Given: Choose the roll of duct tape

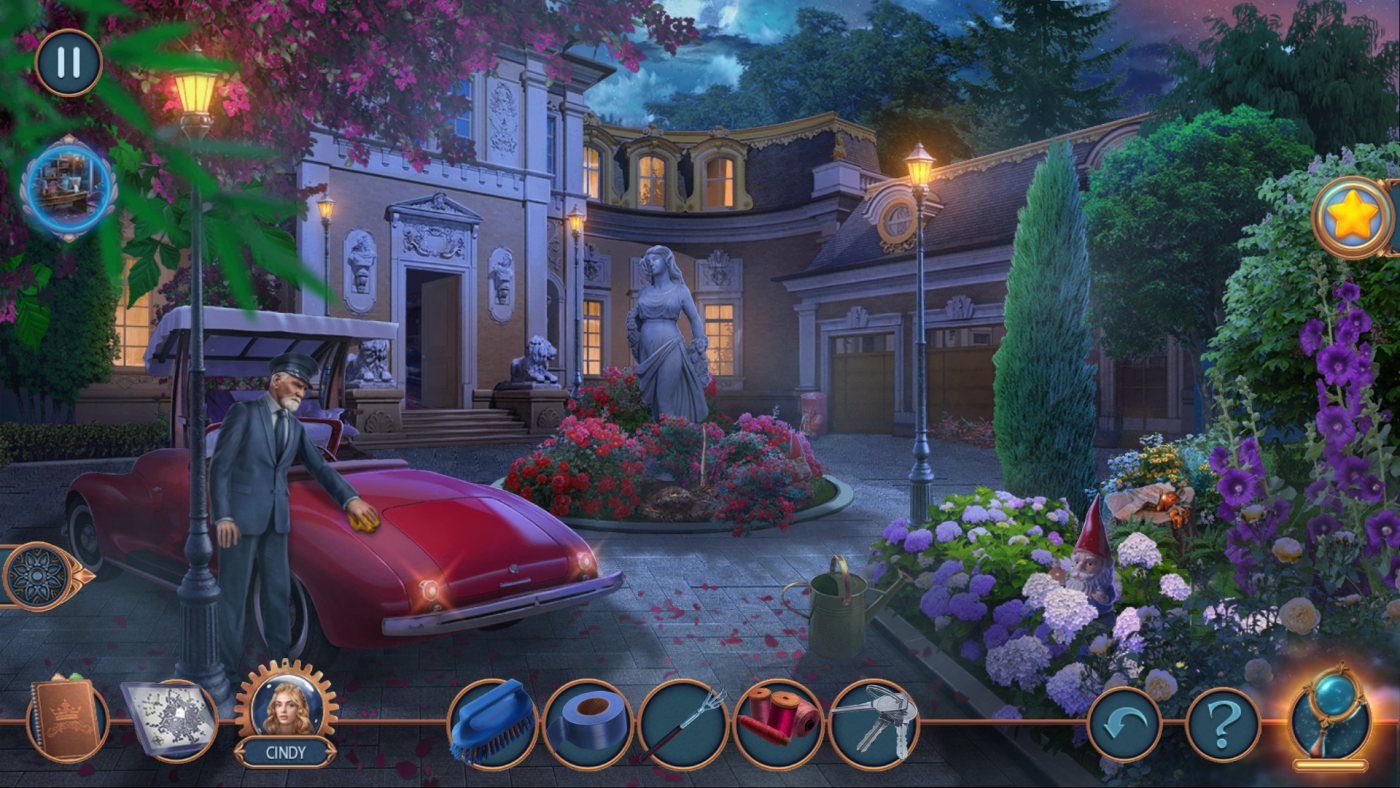Looking at the screenshot, I should [x=588, y=723].
